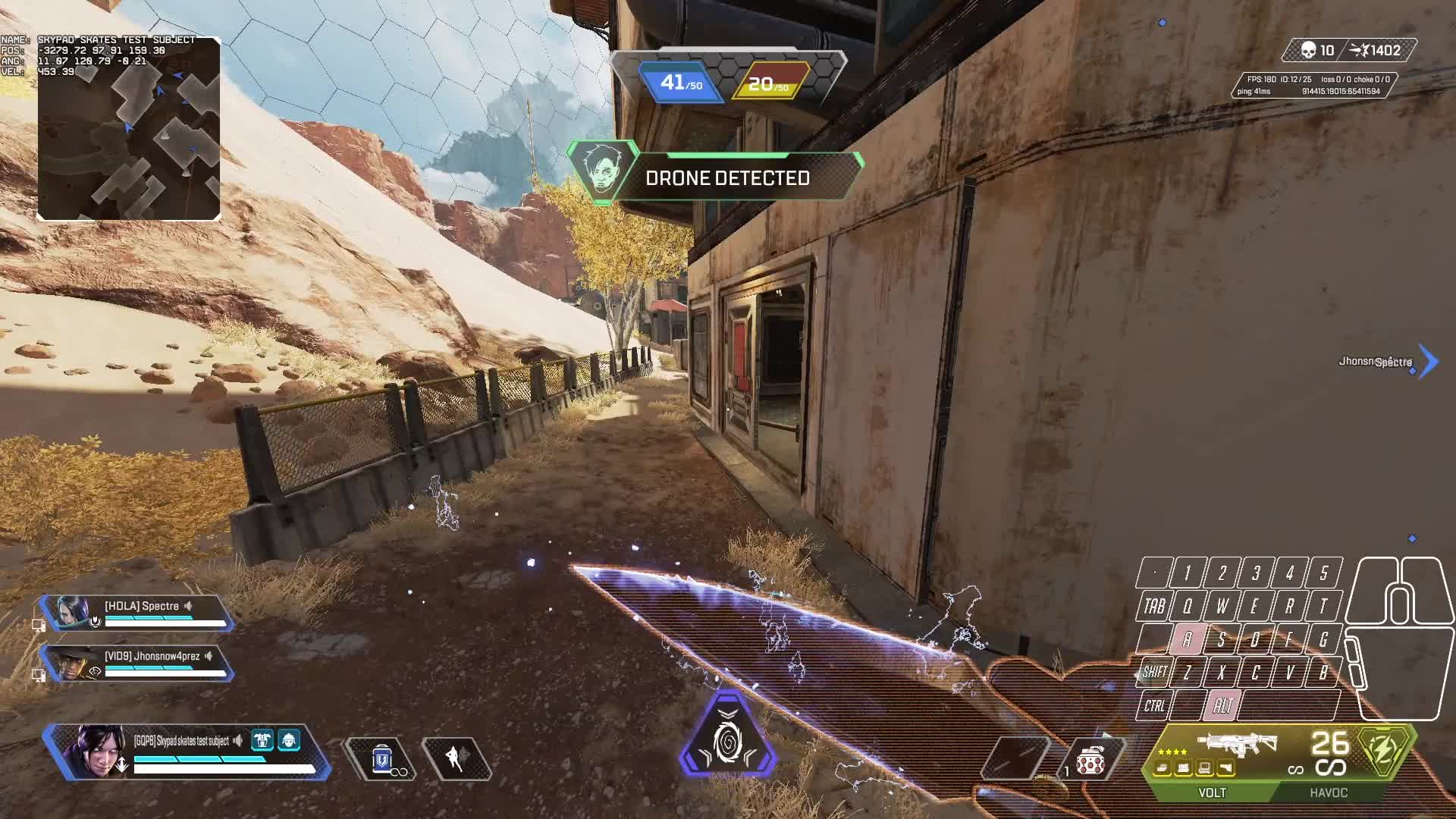Activate the Into the Void tactical ability
The height and width of the screenshot is (819, 1456).
(457, 758)
